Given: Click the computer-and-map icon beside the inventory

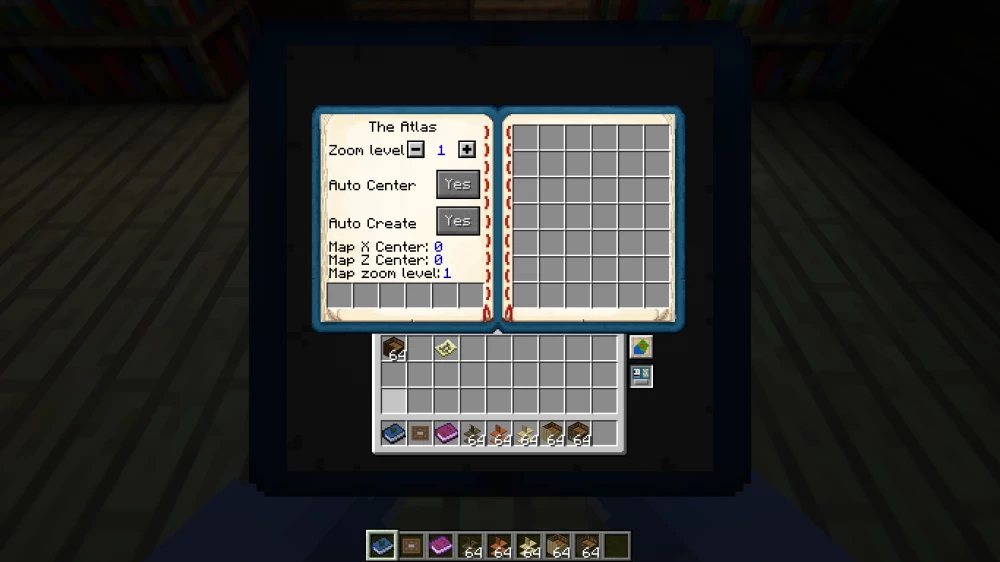Looking at the screenshot, I should [x=641, y=376].
